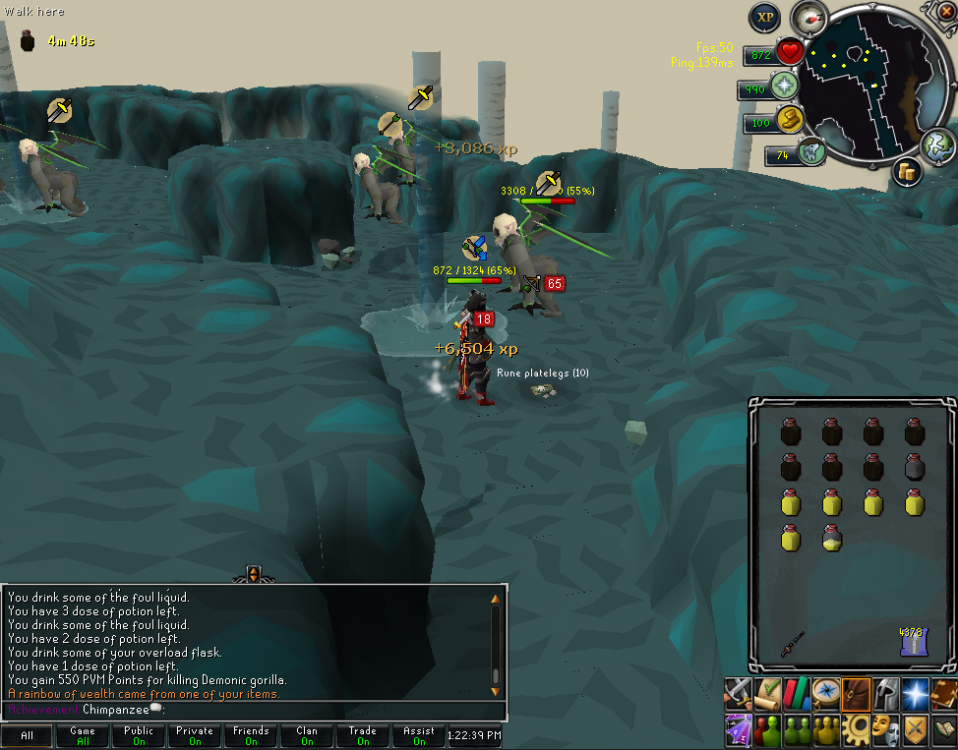Open the Trade chat filter
This screenshot has width=958, height=750.
pyautogui.click(x=363, y=736)
